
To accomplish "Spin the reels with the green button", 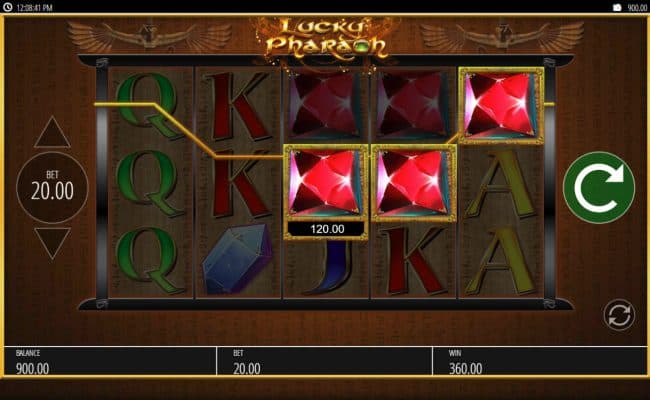I will click(598, 187).
